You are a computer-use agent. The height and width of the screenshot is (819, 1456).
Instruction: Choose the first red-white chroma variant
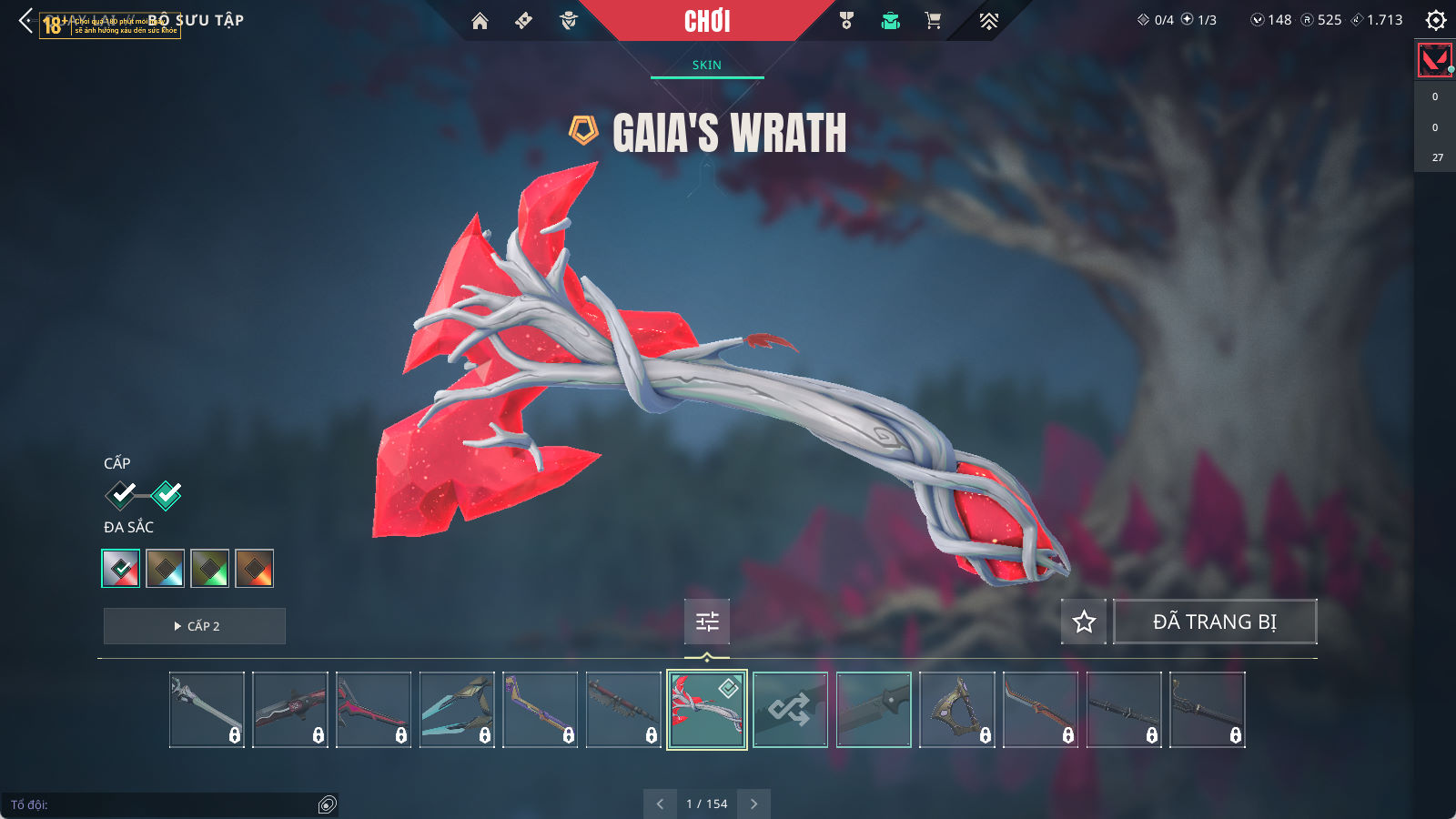tap(121, 569)
